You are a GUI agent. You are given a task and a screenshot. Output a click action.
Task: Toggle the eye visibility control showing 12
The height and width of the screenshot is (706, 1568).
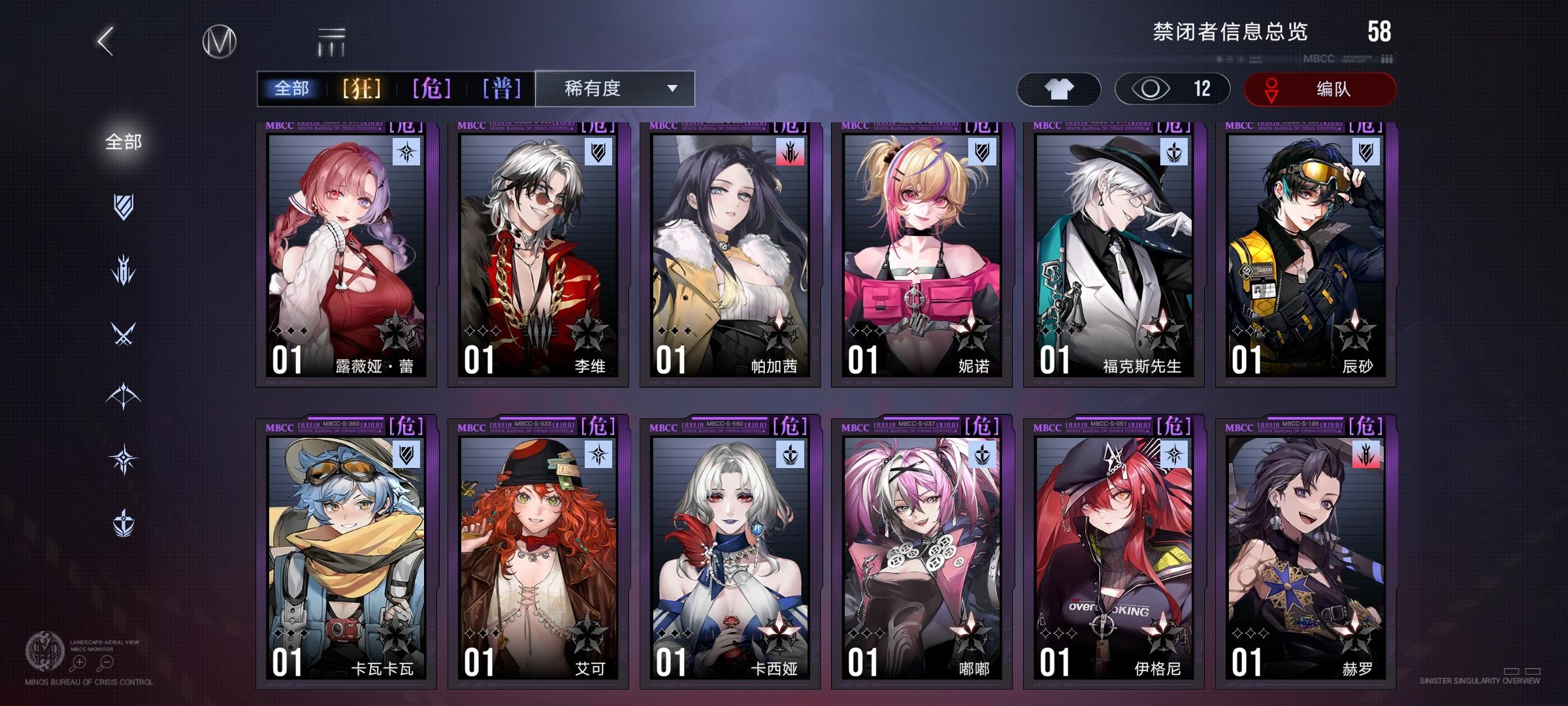click(x=1171, y=89)
